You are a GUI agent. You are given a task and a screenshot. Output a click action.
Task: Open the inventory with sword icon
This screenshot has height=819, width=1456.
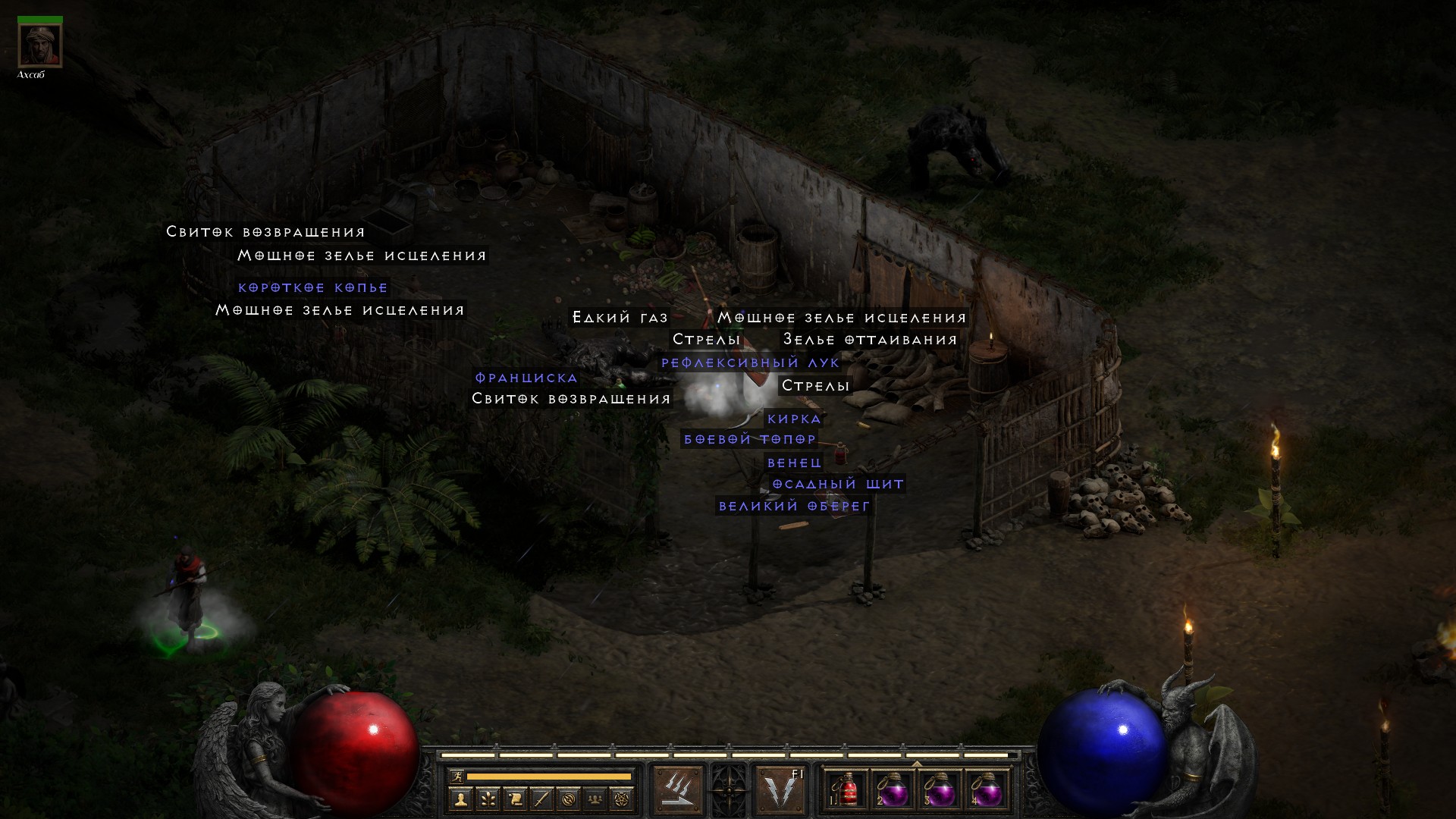(x=541, y=799)
